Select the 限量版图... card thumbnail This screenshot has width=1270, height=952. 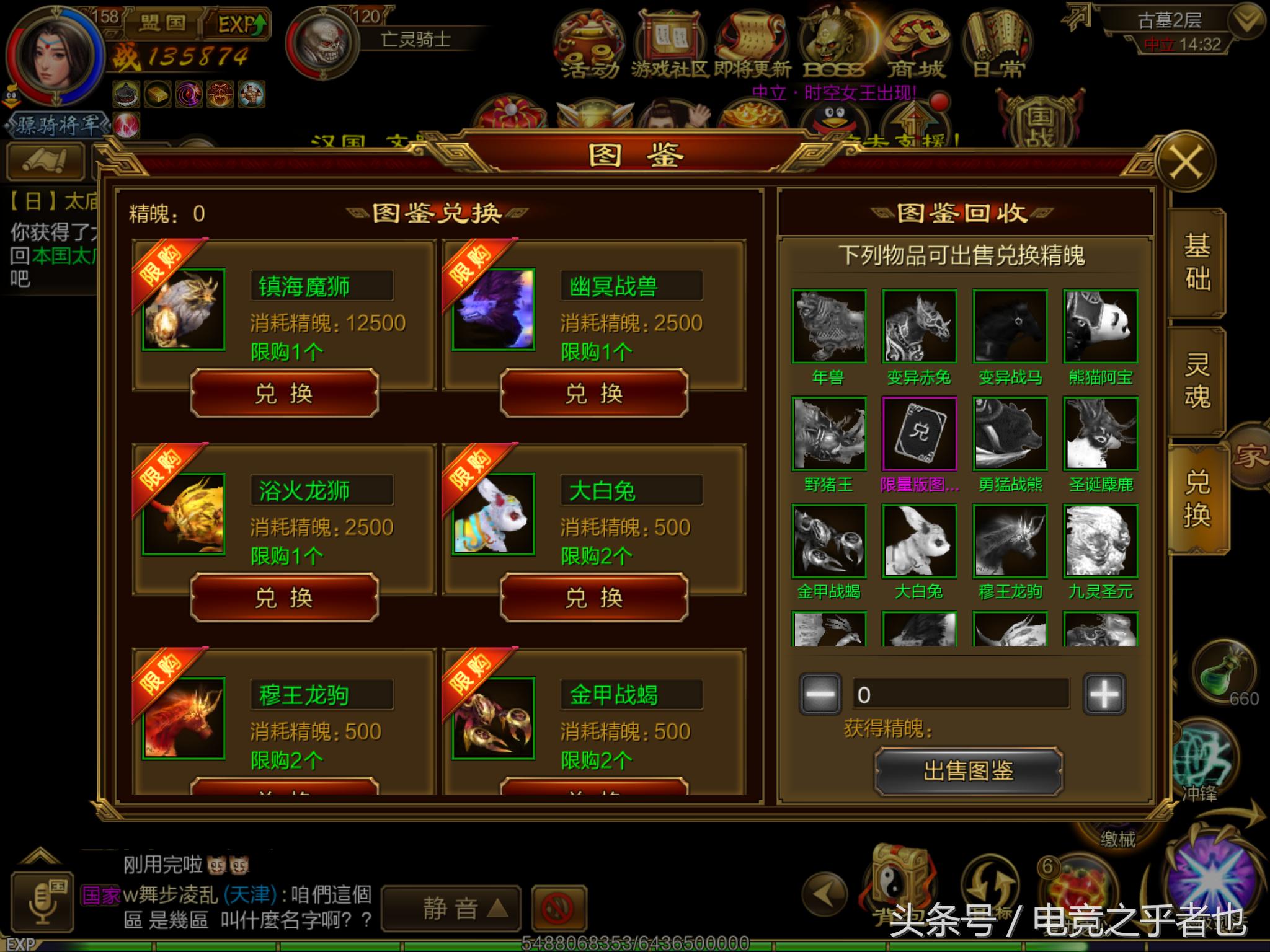919,434
